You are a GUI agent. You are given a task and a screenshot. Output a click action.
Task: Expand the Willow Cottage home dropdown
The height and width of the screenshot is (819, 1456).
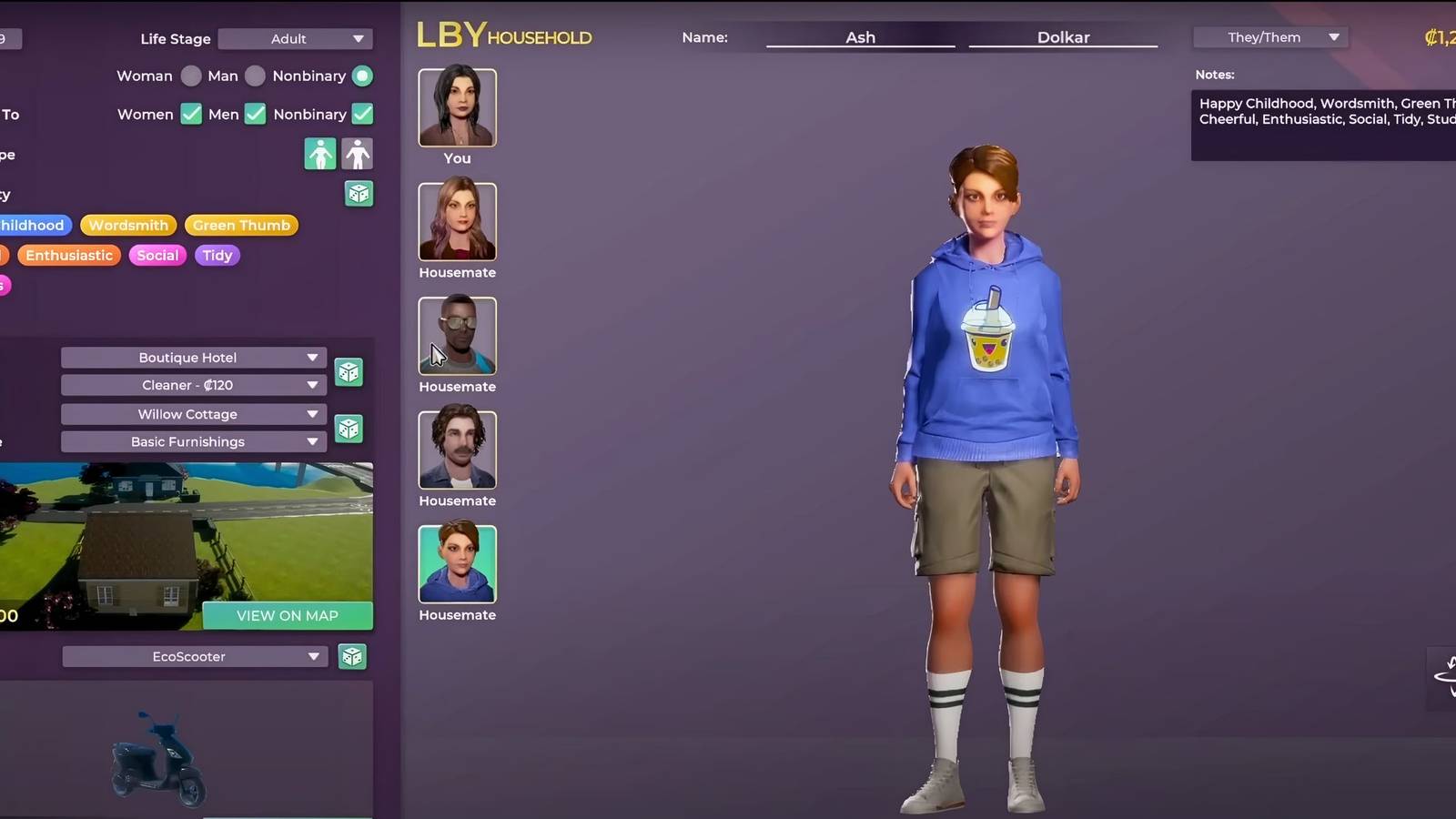click(x=192, y=414)
